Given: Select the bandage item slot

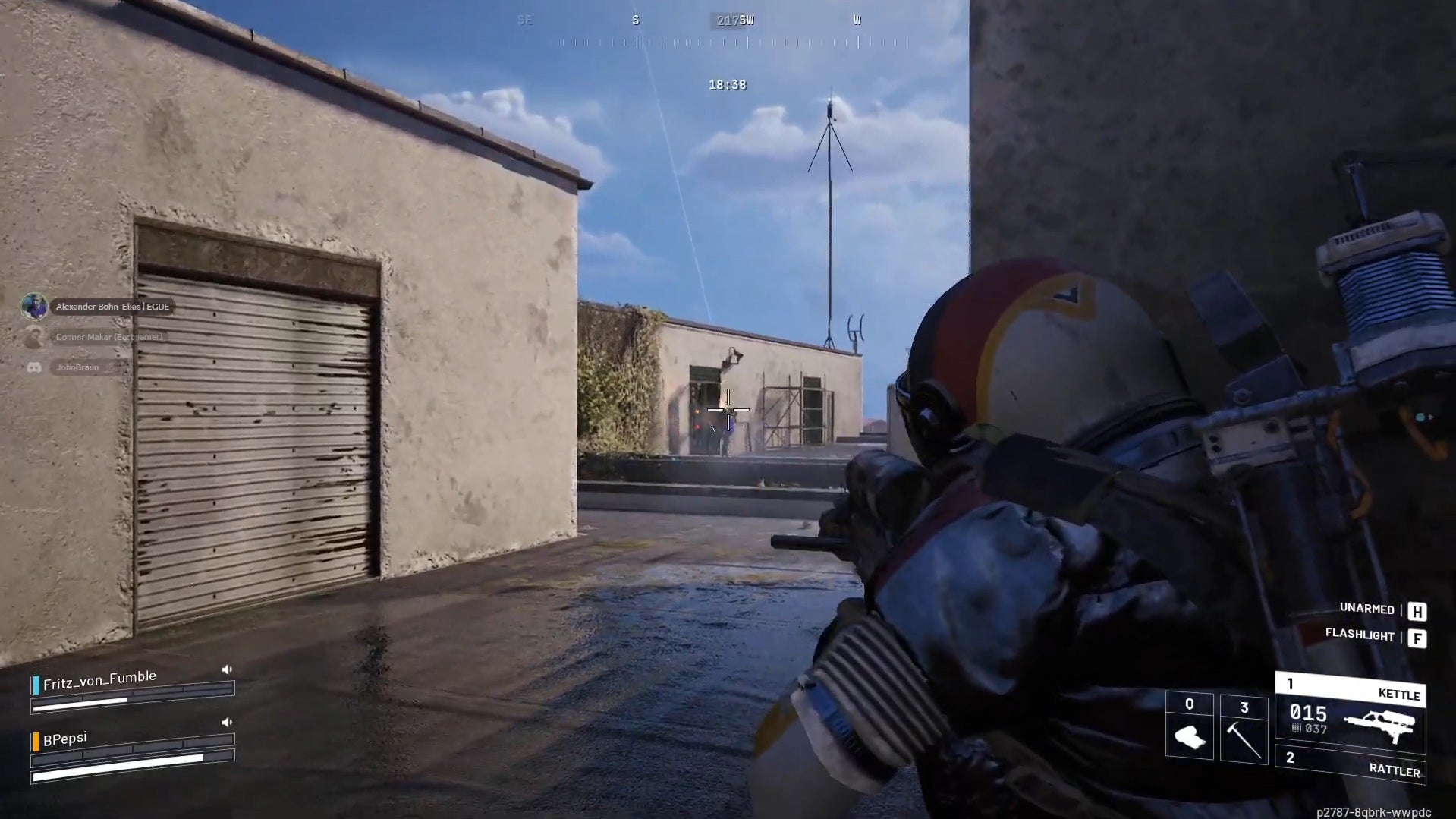Looking at the screenshot, I should (x=1189, y=726).
